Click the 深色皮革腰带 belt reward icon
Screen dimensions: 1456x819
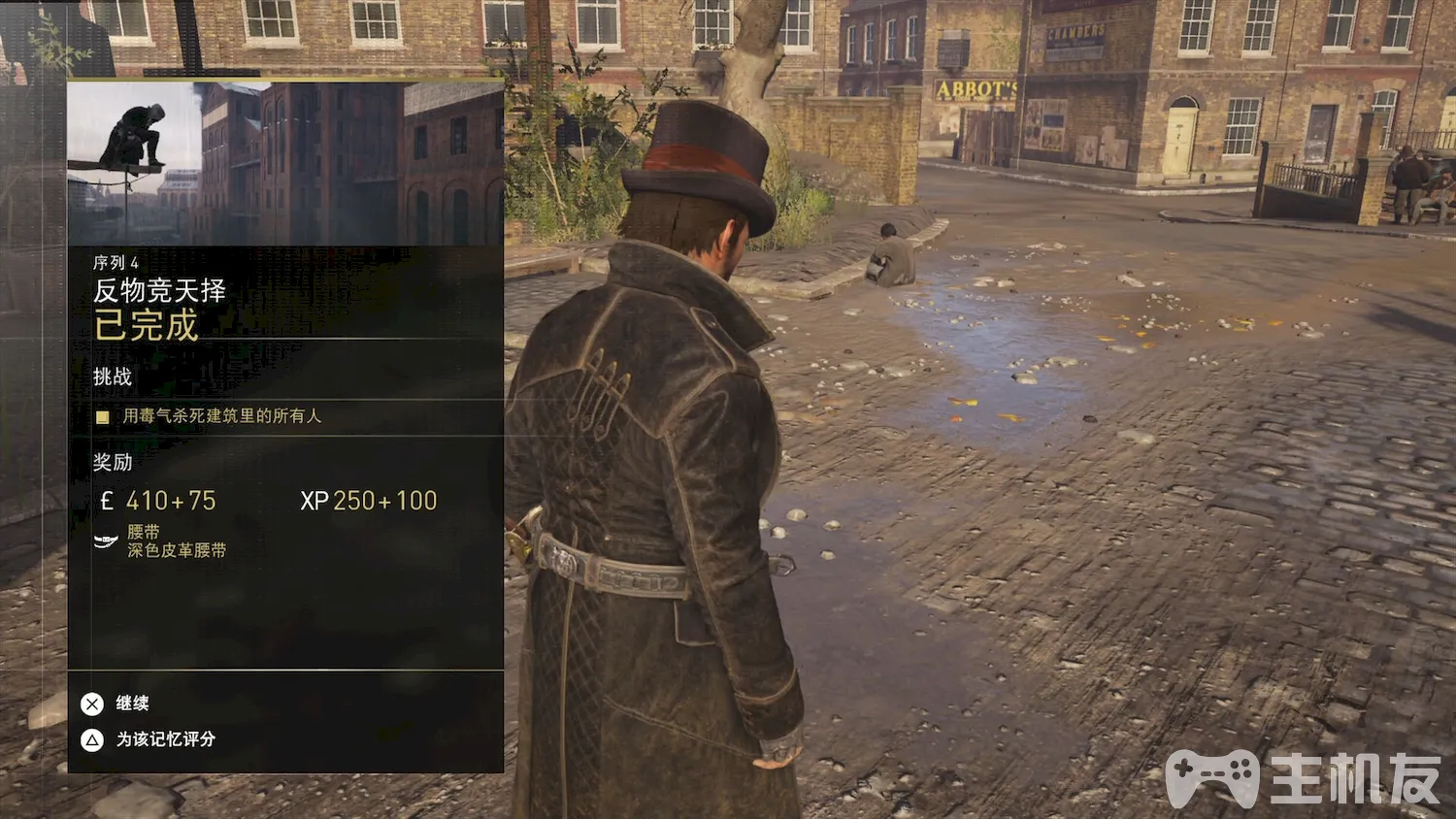106,541
